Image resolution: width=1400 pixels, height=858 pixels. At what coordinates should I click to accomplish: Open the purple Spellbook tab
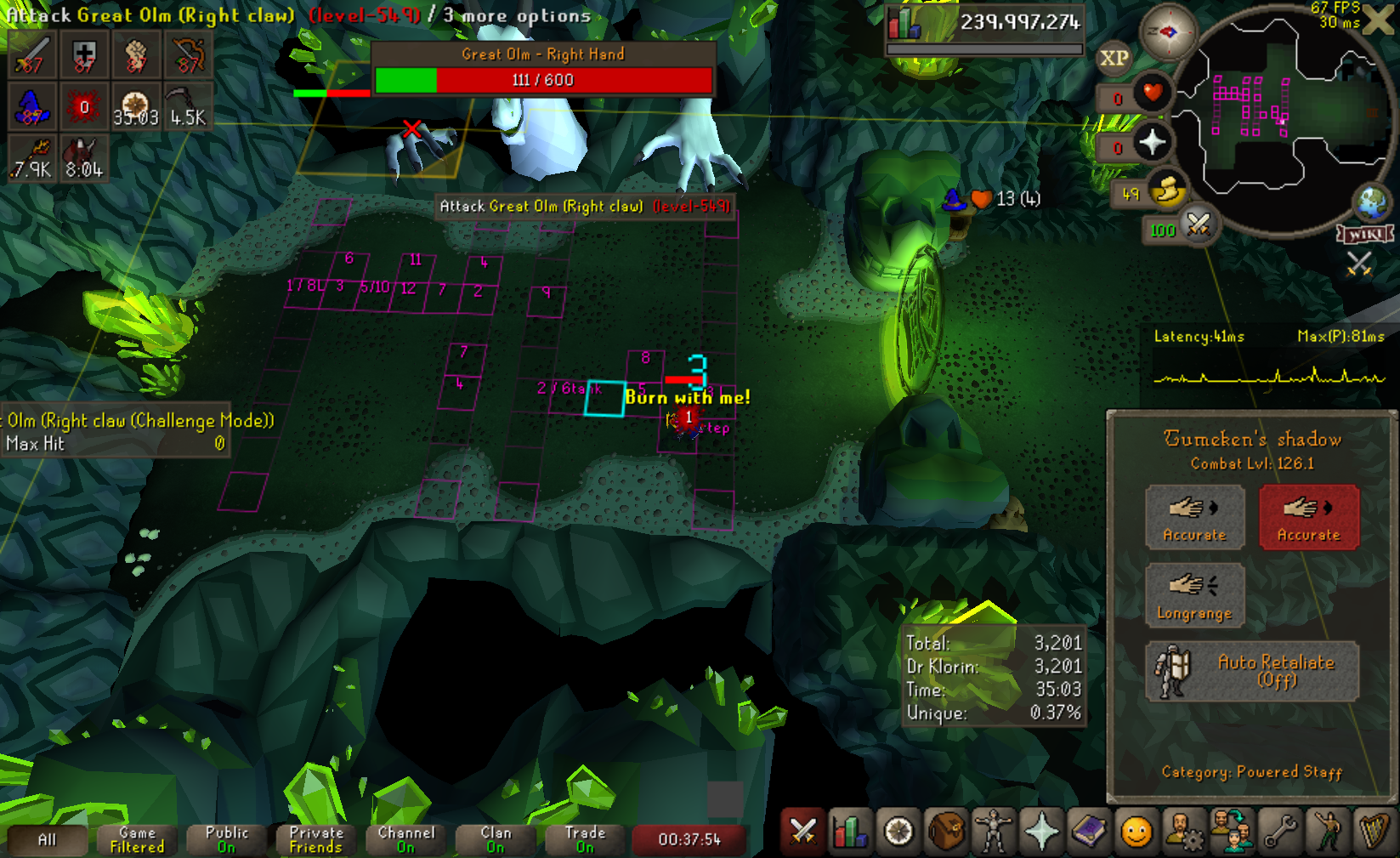[1088, 832]
